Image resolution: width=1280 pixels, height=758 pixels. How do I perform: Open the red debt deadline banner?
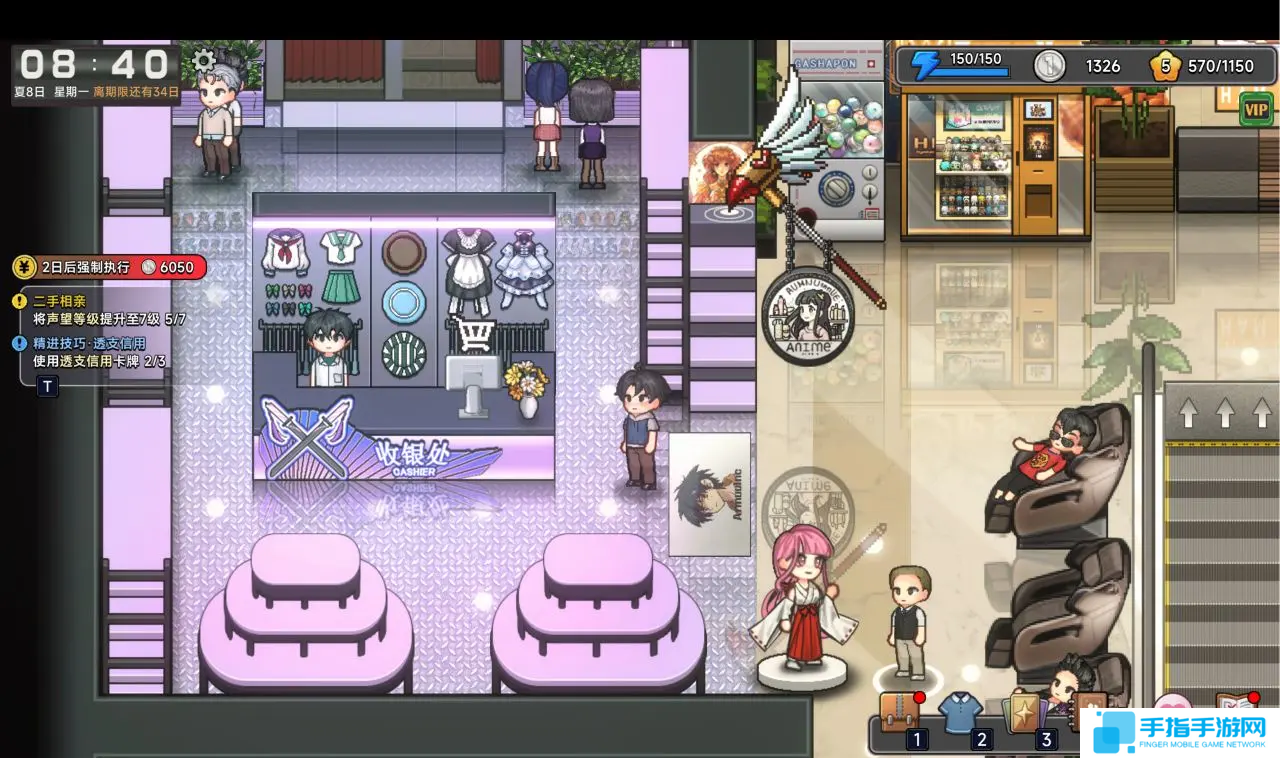[109, 267]
